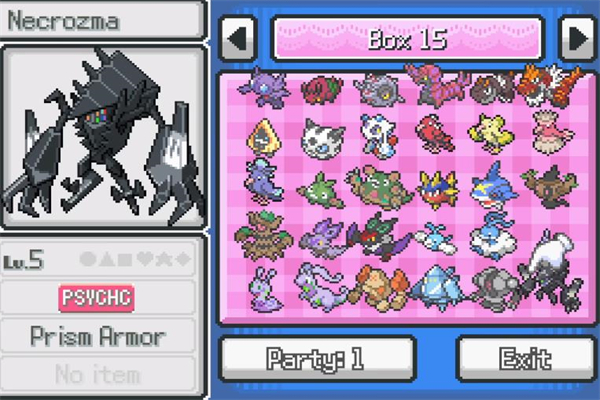Exit the storage box screen

click(x=525, y=357)
